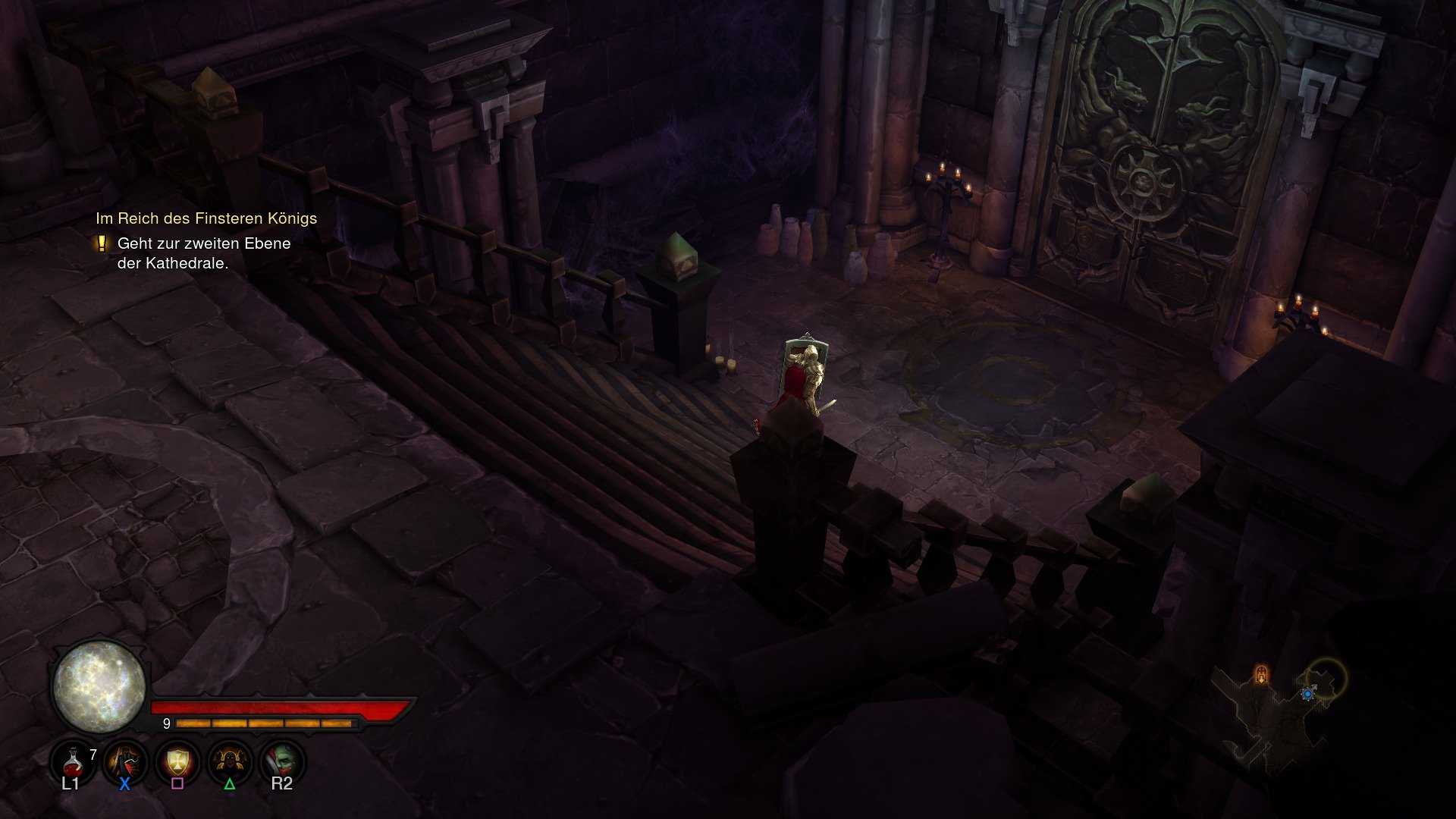Image resolution: width=1456 pixels, height=819 pixels.
Task: Drink the health potion mapped to L1
Action: pos(73,764)
